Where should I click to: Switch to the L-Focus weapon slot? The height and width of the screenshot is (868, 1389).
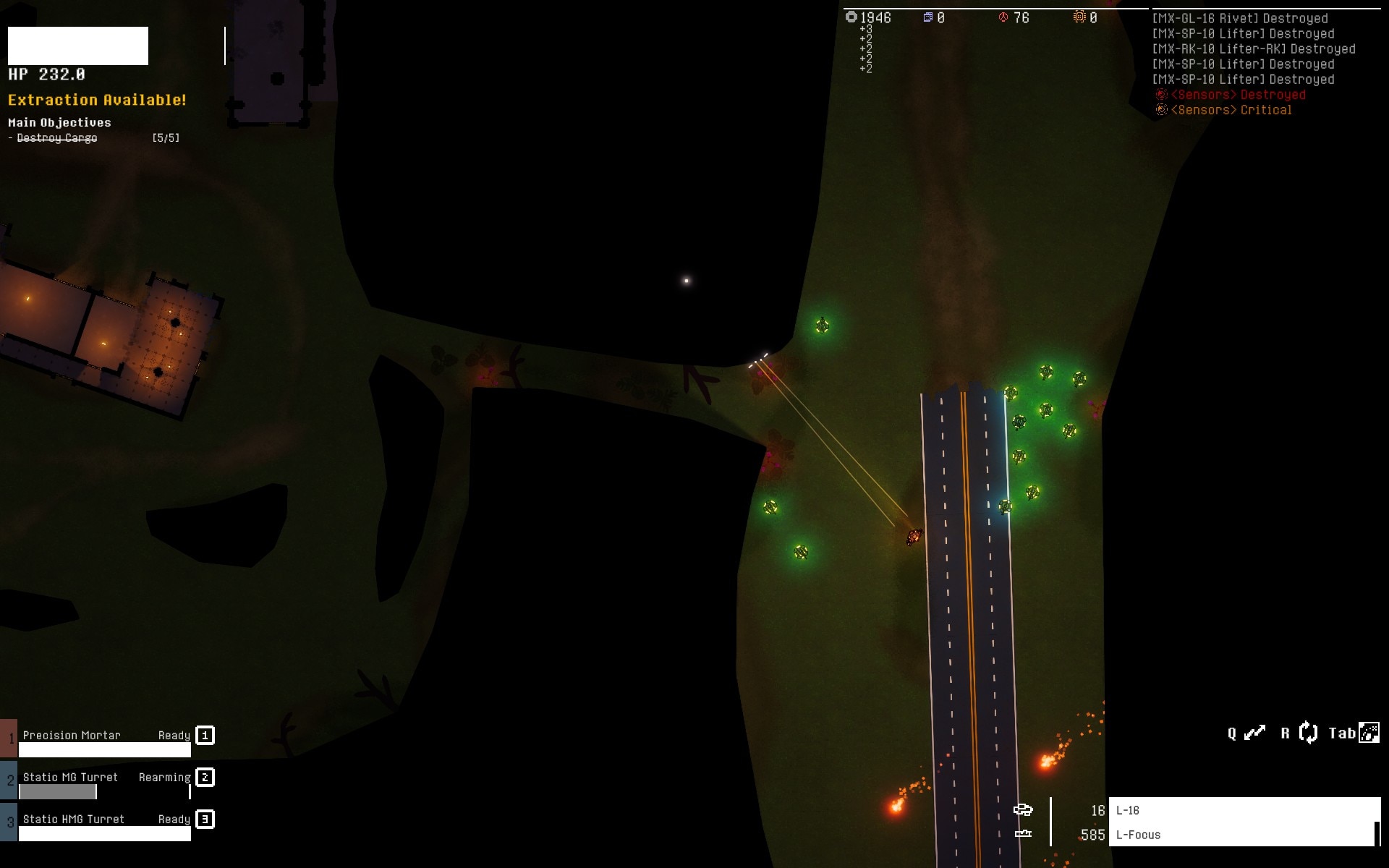tap(1243, 834)
